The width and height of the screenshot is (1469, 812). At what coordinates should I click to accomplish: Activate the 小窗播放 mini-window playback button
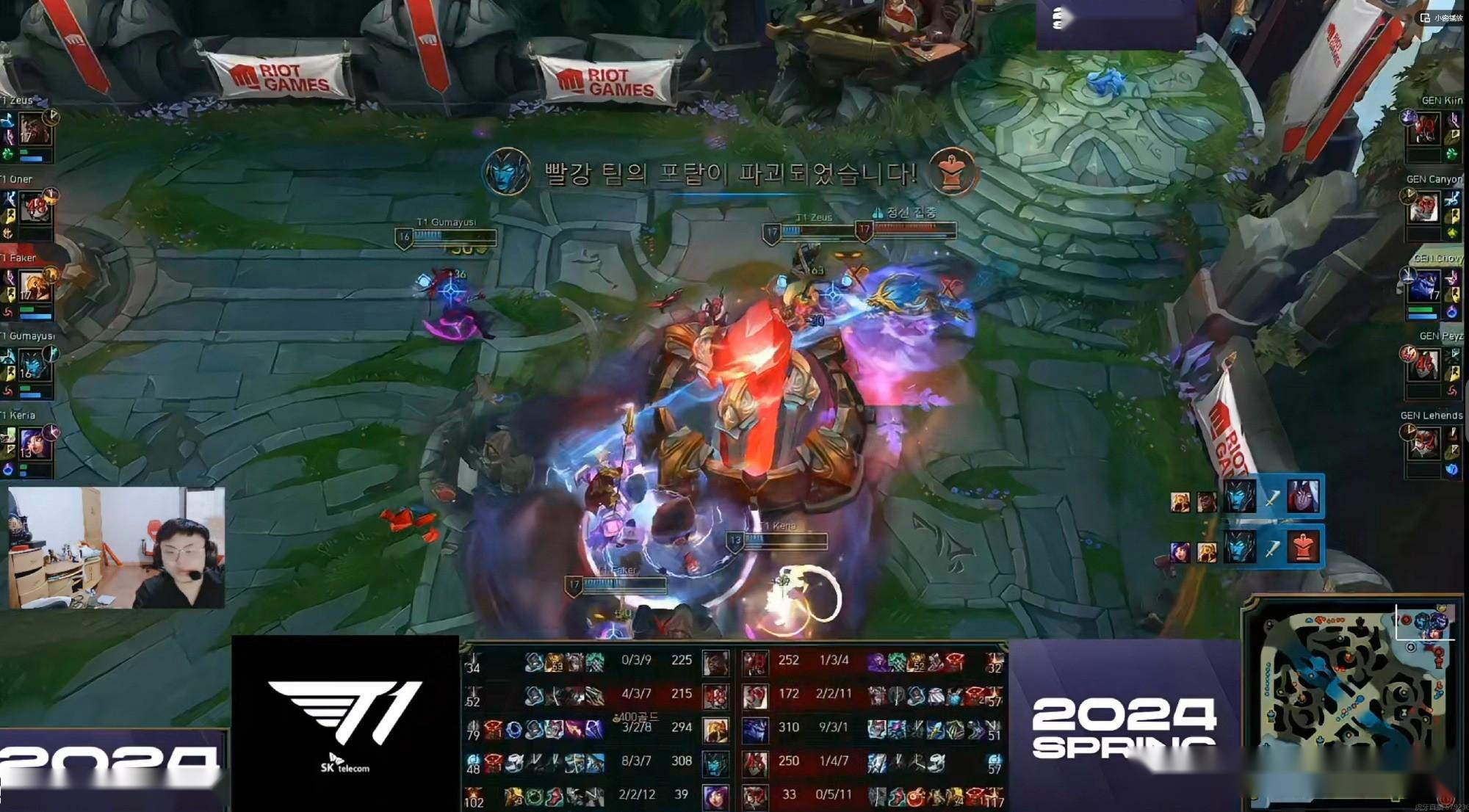click(1442, 18)
